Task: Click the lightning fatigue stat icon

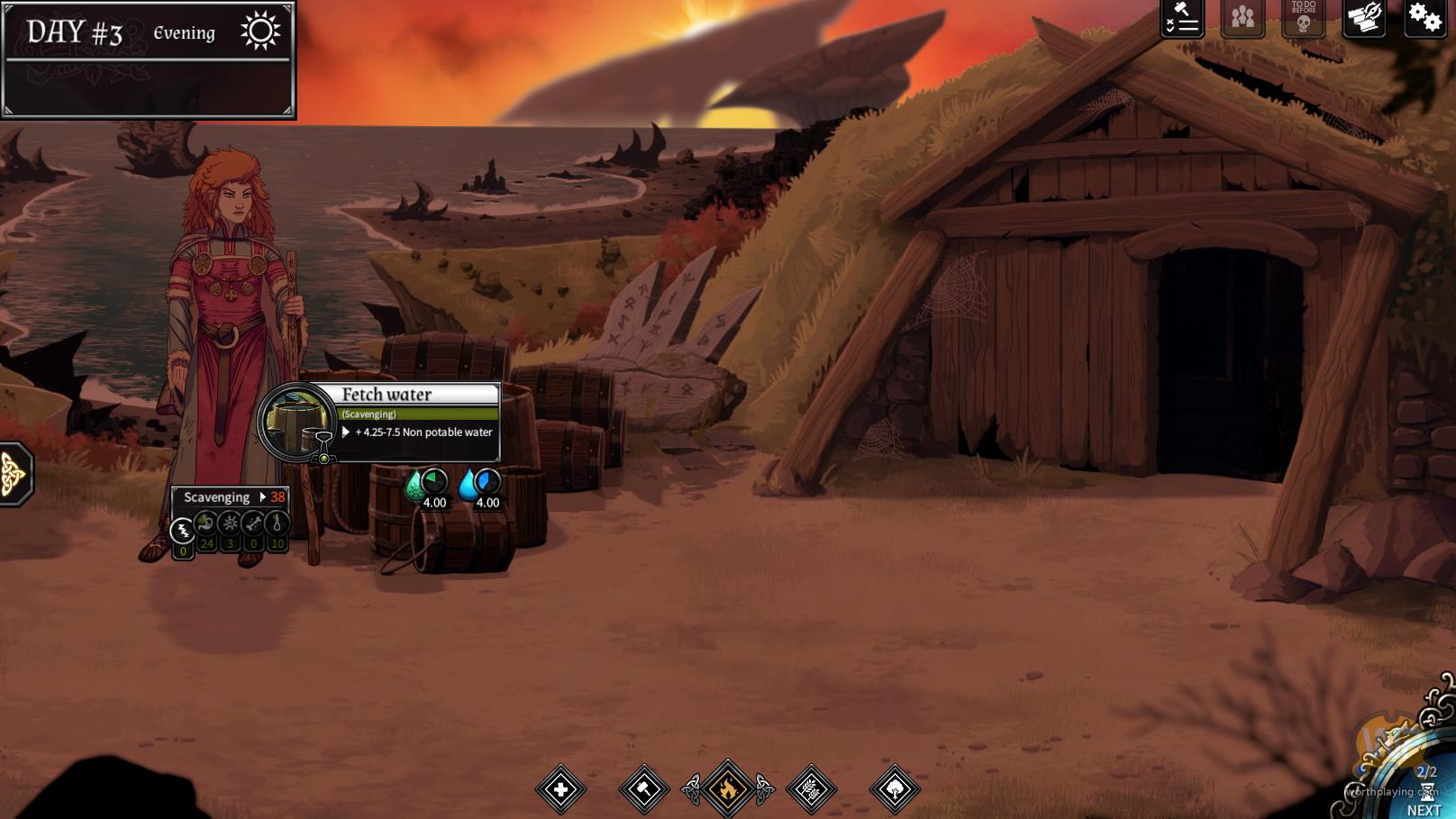Action: 183,530
